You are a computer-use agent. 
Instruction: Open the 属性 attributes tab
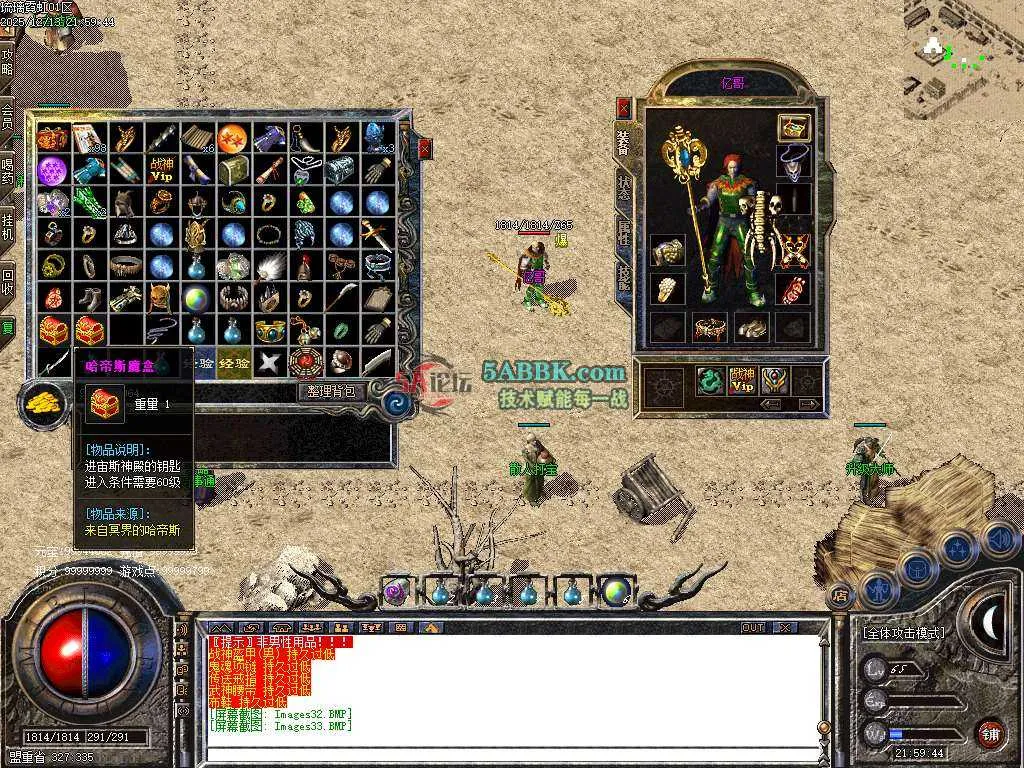(x=624, y=233)
